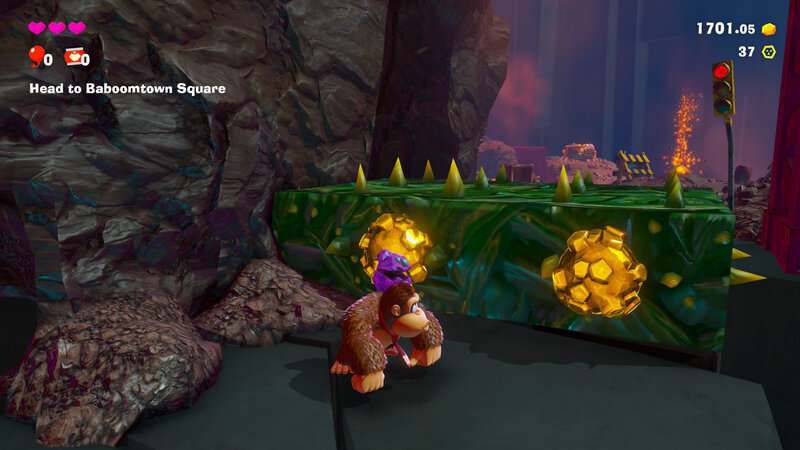Click the red balloon item icon

tap(36, 57)
